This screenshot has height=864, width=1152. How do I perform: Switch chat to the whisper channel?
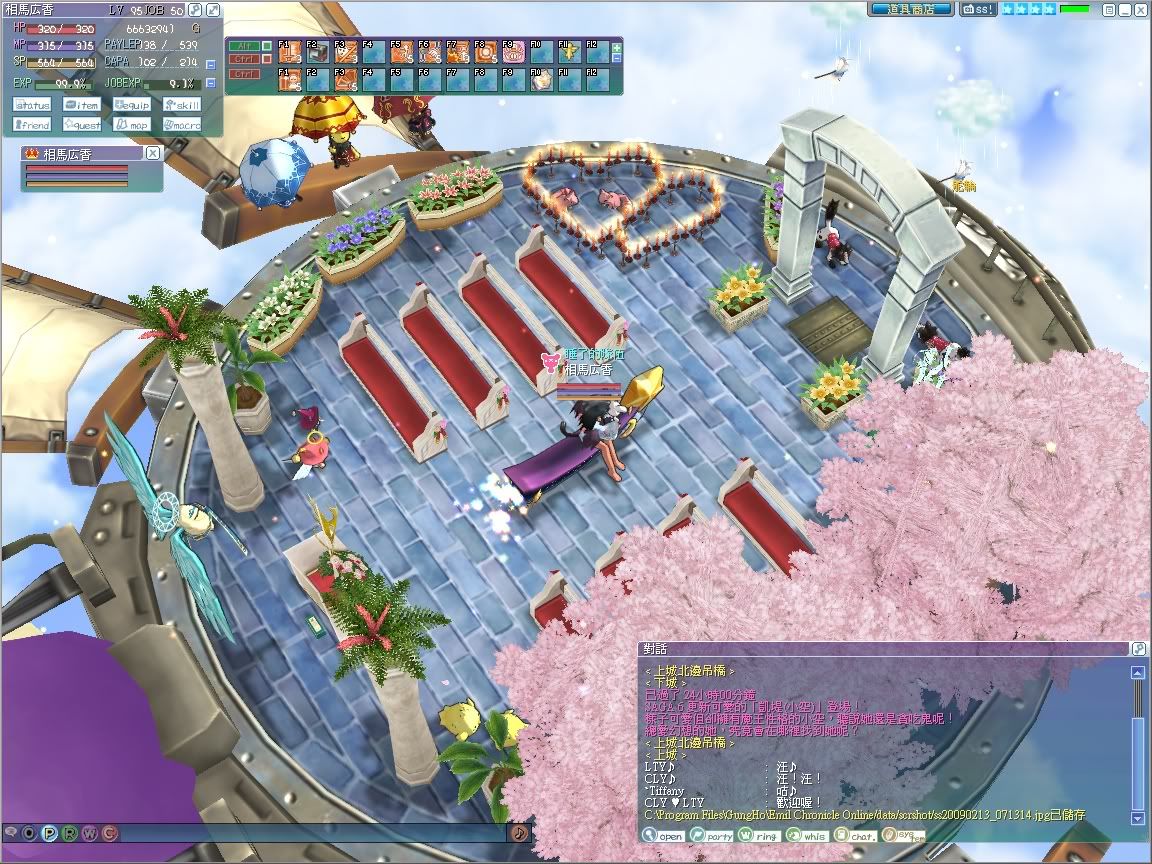[x=809, y=836]
